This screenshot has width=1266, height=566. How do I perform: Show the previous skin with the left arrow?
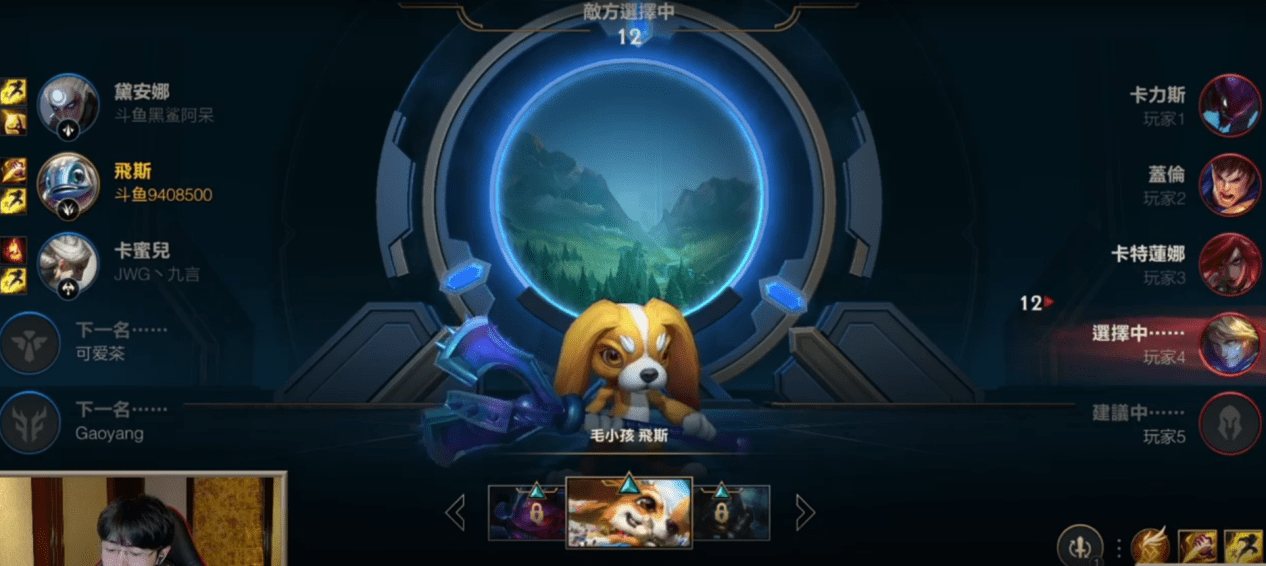pos(455,513)
